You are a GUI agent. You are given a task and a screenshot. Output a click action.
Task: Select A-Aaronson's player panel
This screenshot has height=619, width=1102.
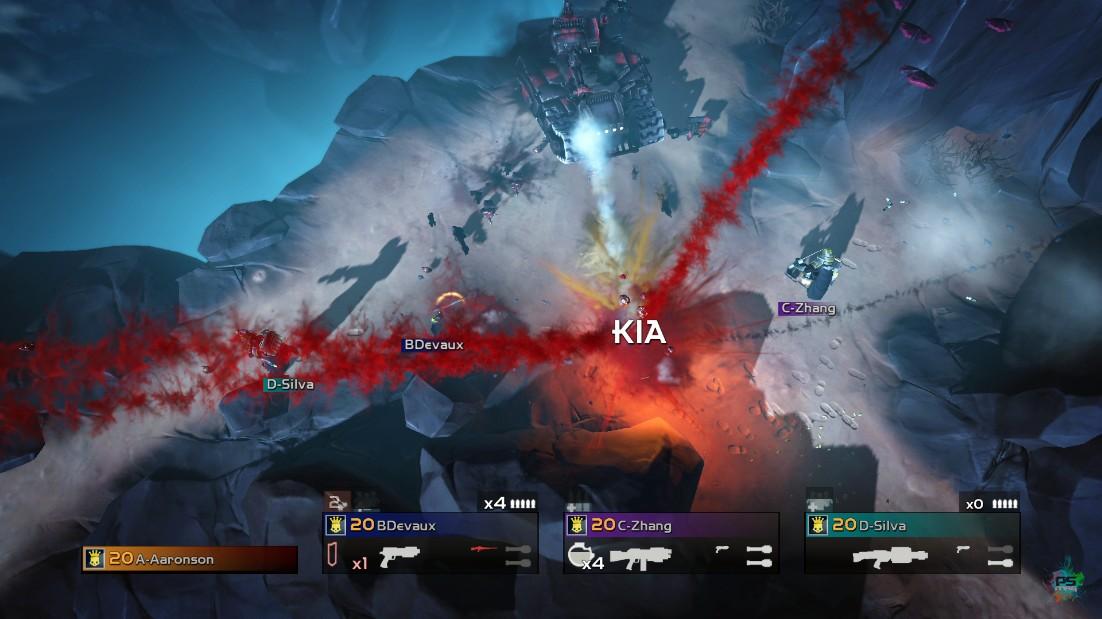click(x=190, y=560)
